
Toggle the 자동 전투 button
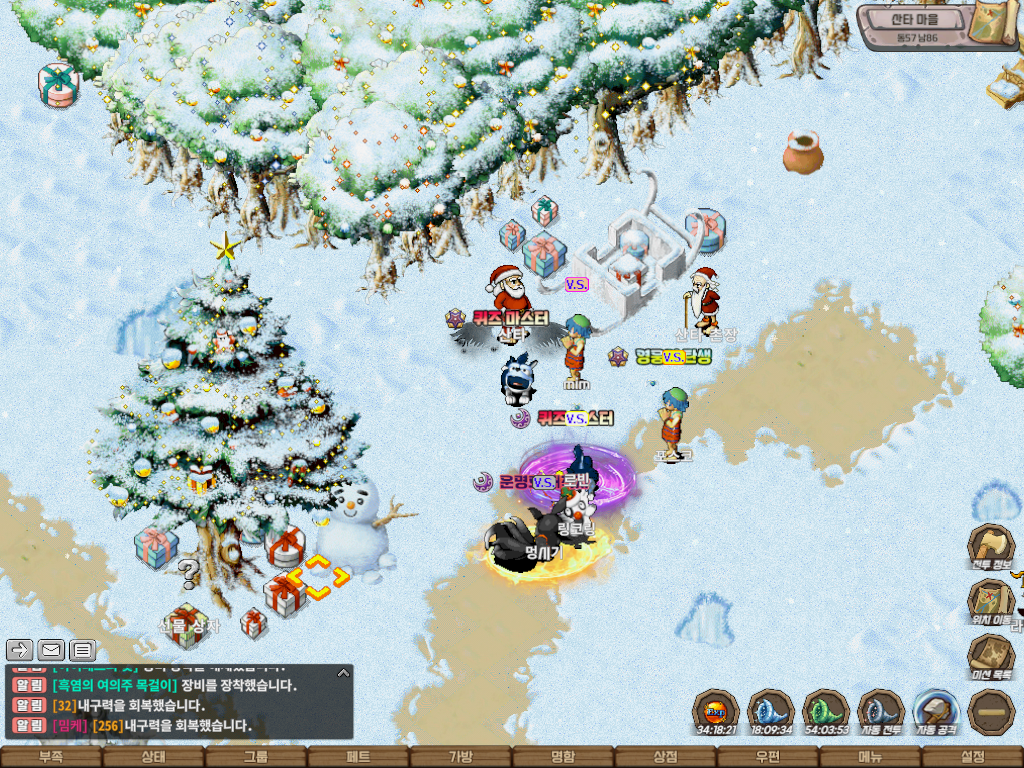tap(881, 710)
